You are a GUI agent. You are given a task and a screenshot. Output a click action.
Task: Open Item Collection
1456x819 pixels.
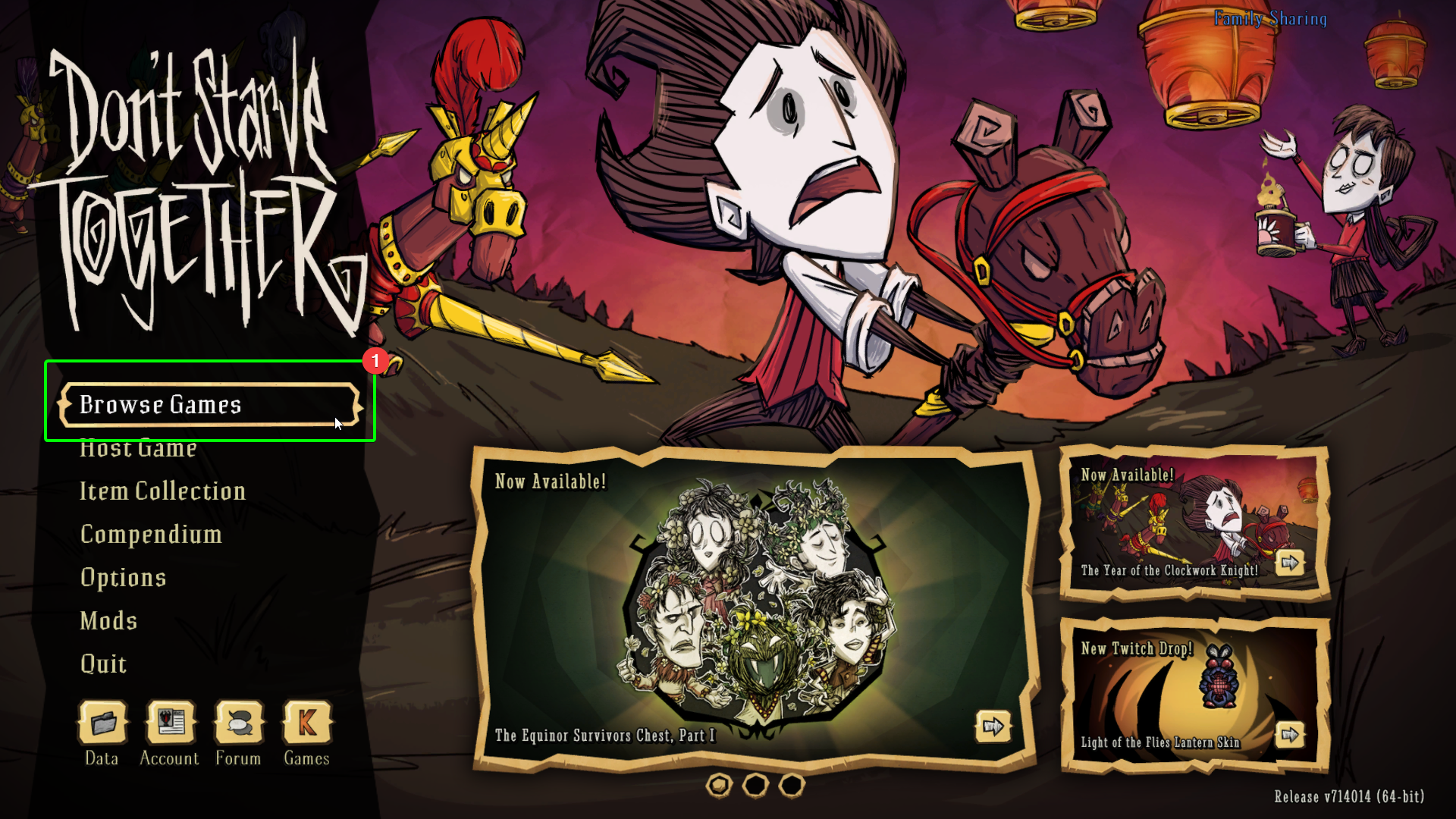162,491
